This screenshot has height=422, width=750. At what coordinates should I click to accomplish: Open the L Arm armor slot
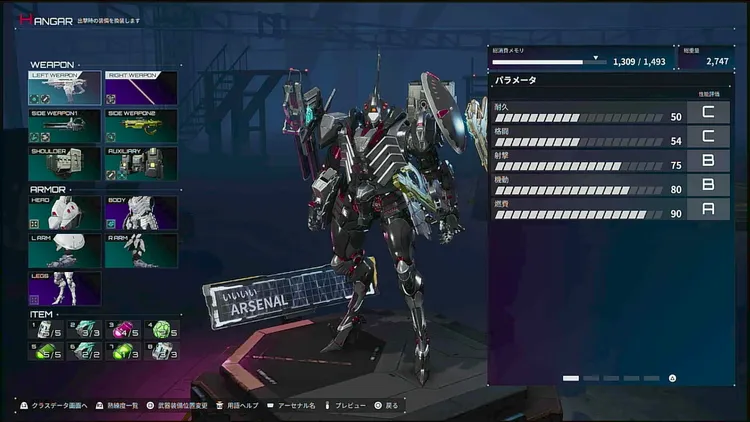click(x=65, y=250)
